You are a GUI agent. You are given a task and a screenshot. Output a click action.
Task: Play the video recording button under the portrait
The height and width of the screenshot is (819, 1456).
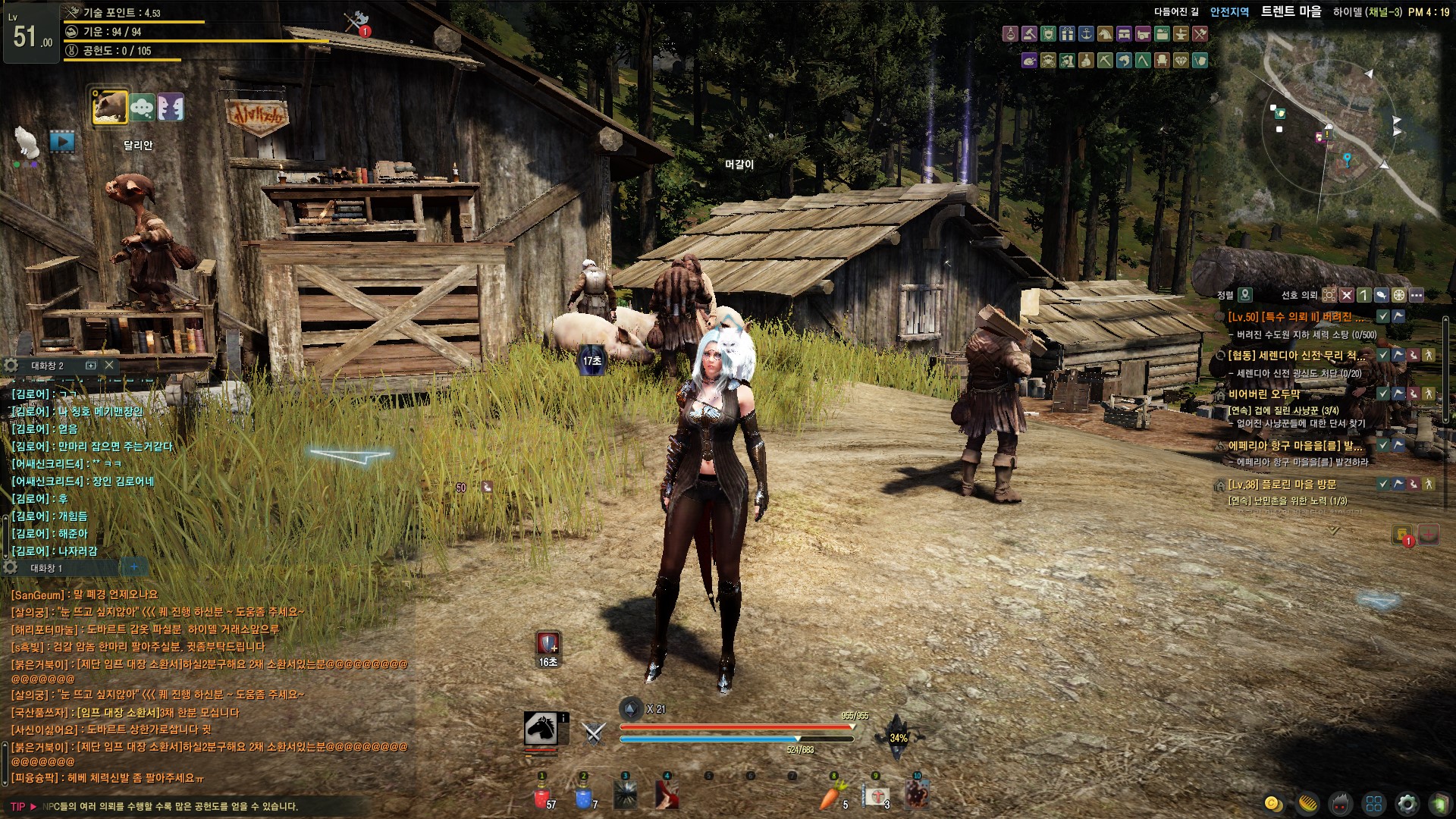[x=62, y=141]
